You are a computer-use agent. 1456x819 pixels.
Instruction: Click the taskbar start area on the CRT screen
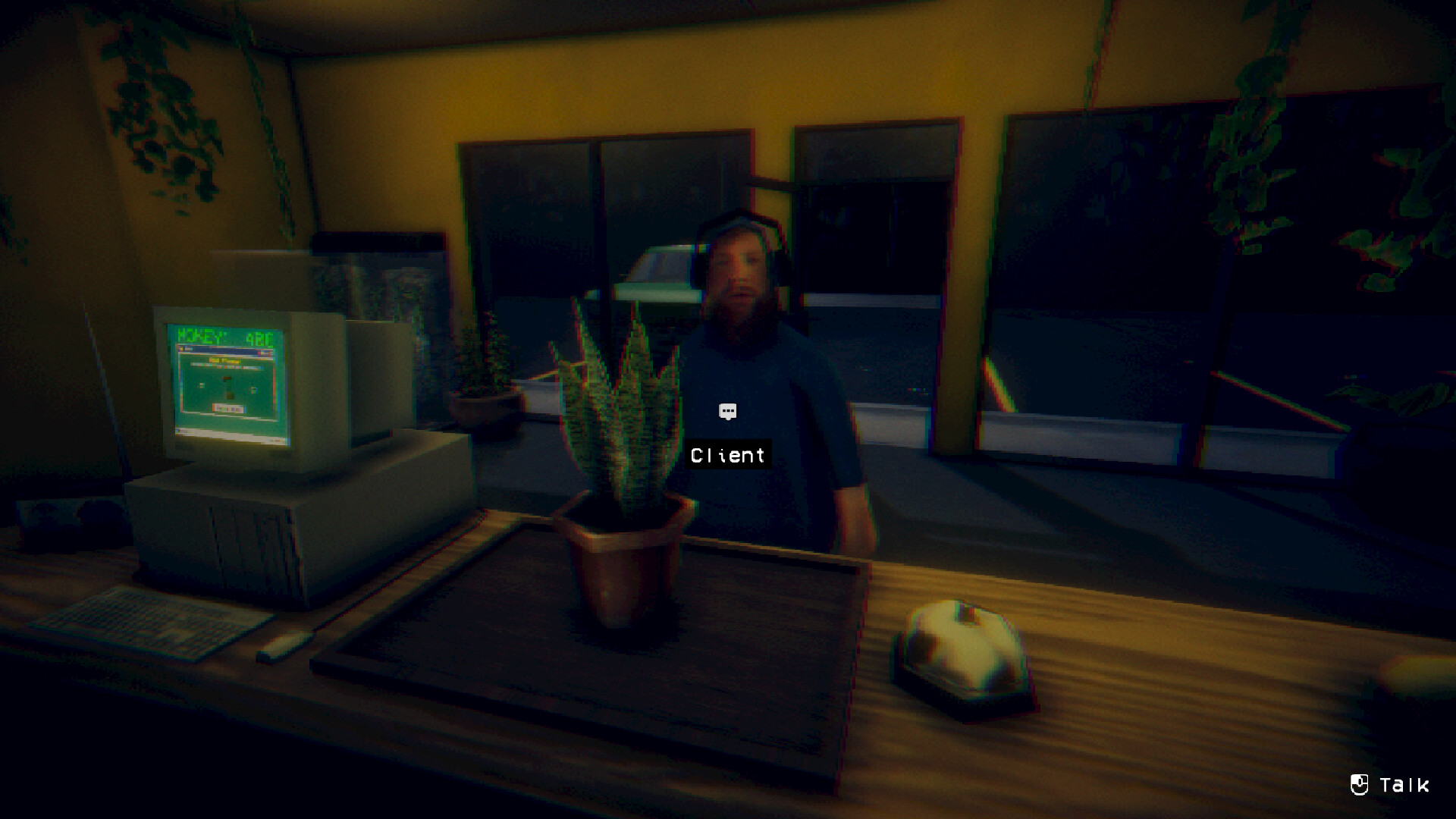coord(180,432)
